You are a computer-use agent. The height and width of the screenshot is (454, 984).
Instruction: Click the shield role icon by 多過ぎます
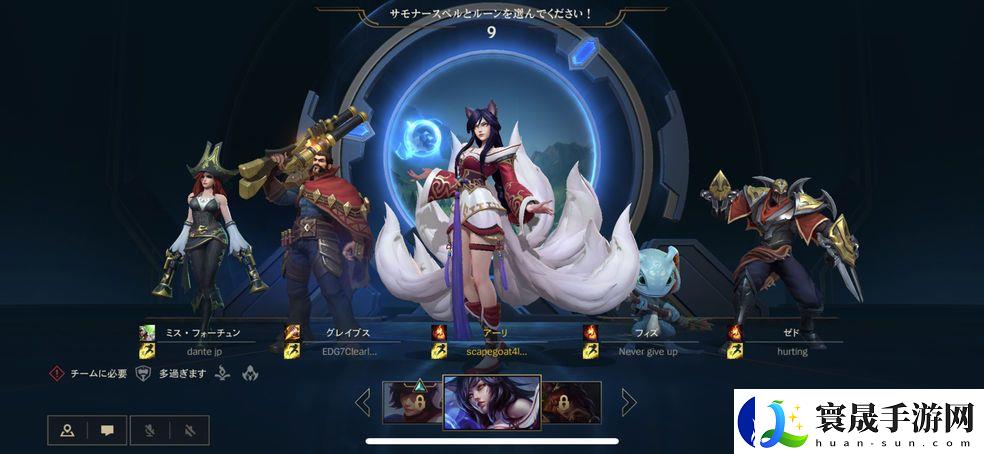point(143,373)
